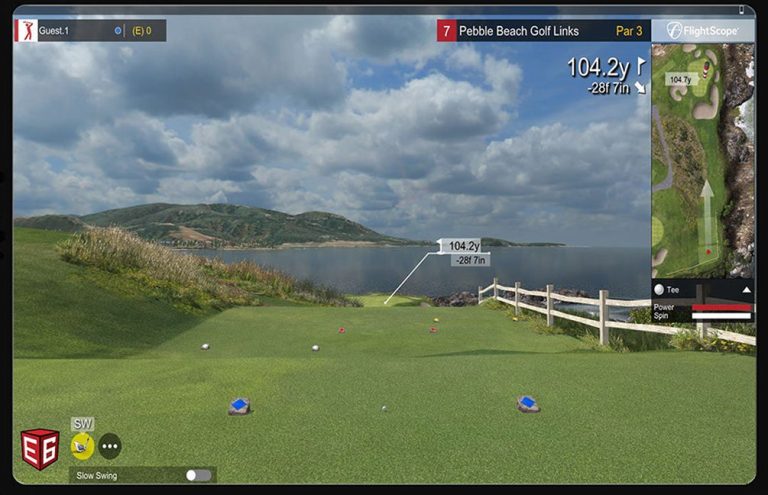768x495 pixels.
Task: Open the E6 main menu cube
Action: pyautogui.click(x=39, y=448)
